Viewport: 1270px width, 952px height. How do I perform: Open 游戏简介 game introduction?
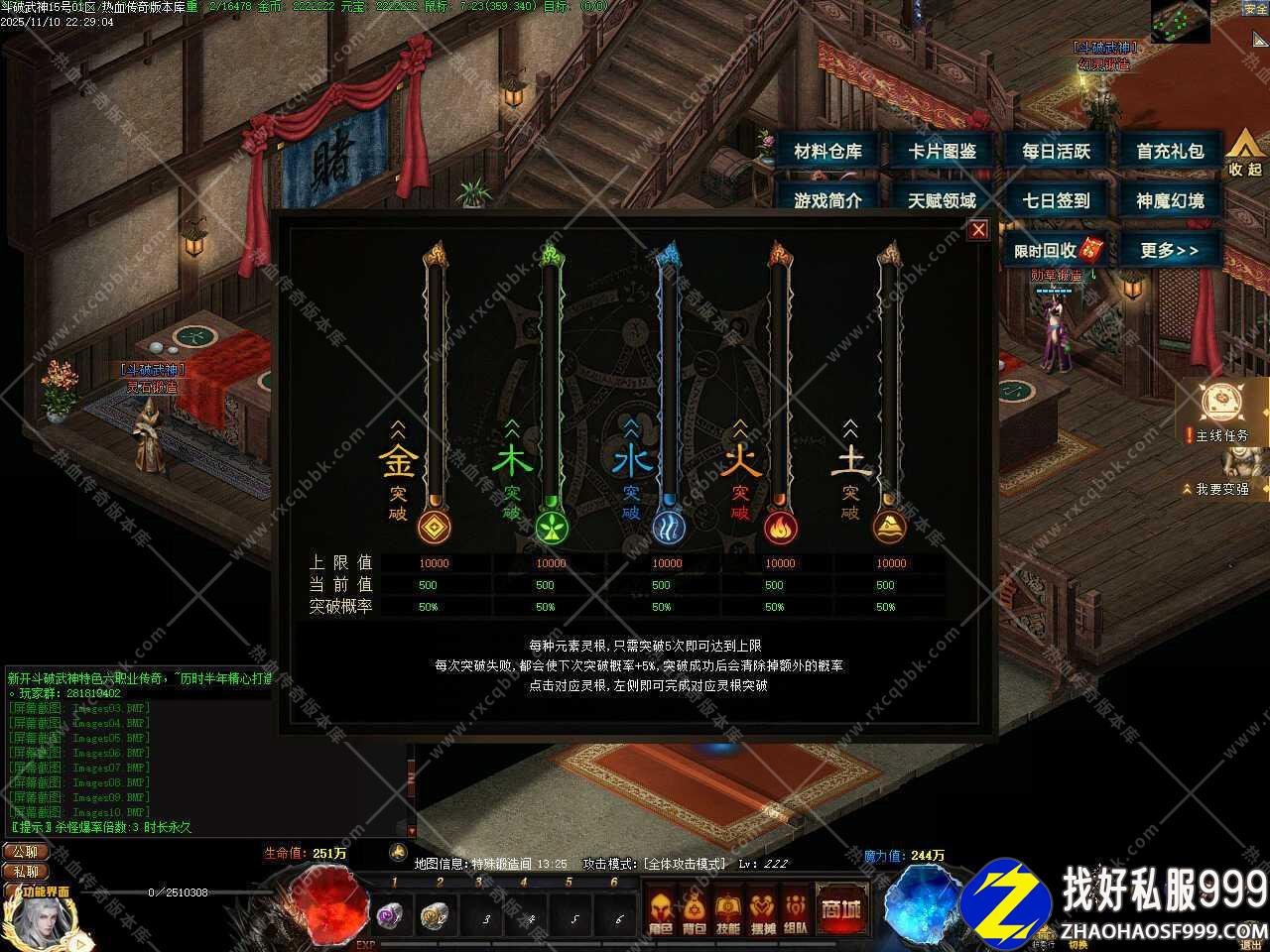[828, 200]
